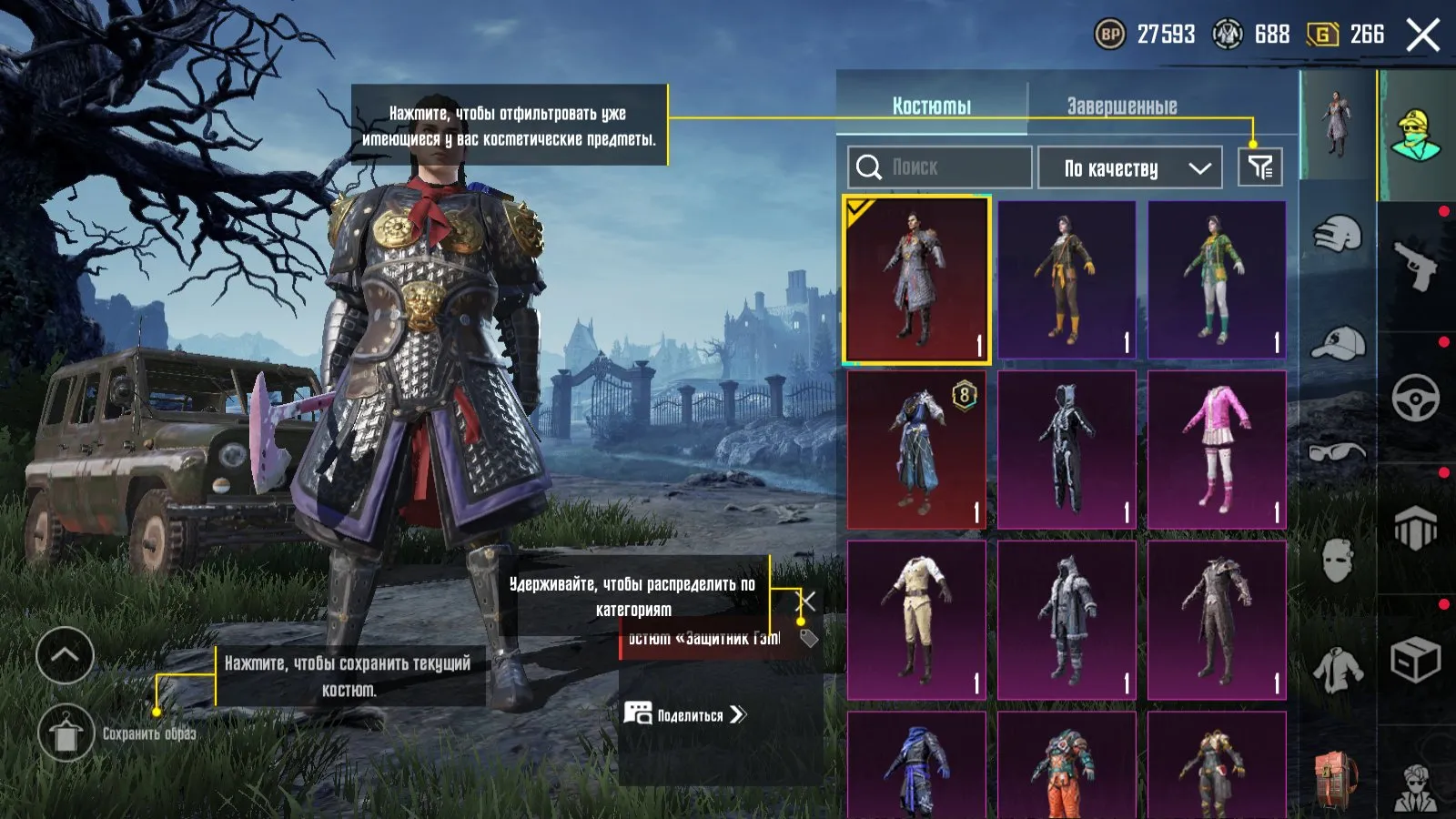
Task: Show the sunglasses category
Action: click(x=1338, y=452)
